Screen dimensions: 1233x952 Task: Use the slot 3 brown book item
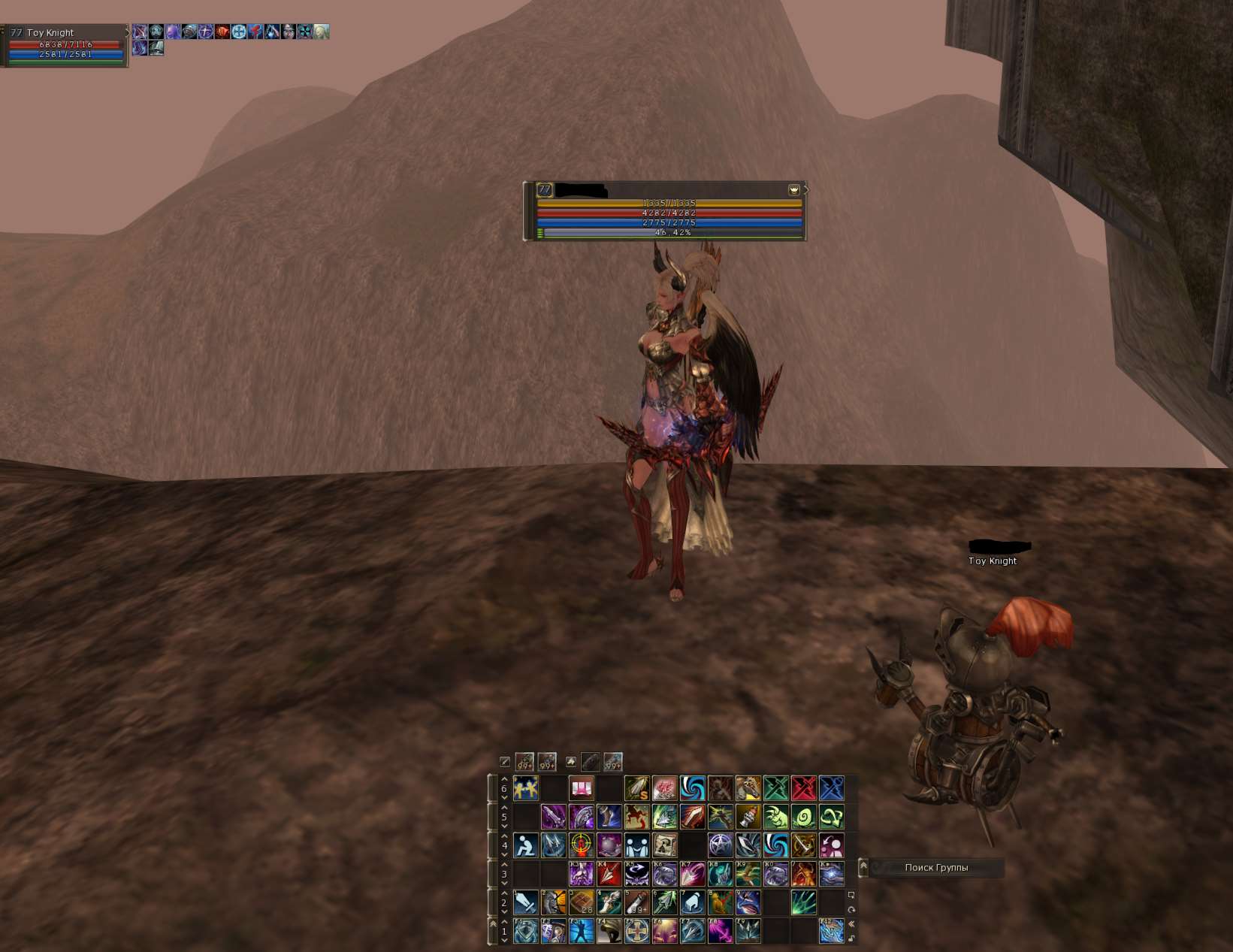pos(581,902)
